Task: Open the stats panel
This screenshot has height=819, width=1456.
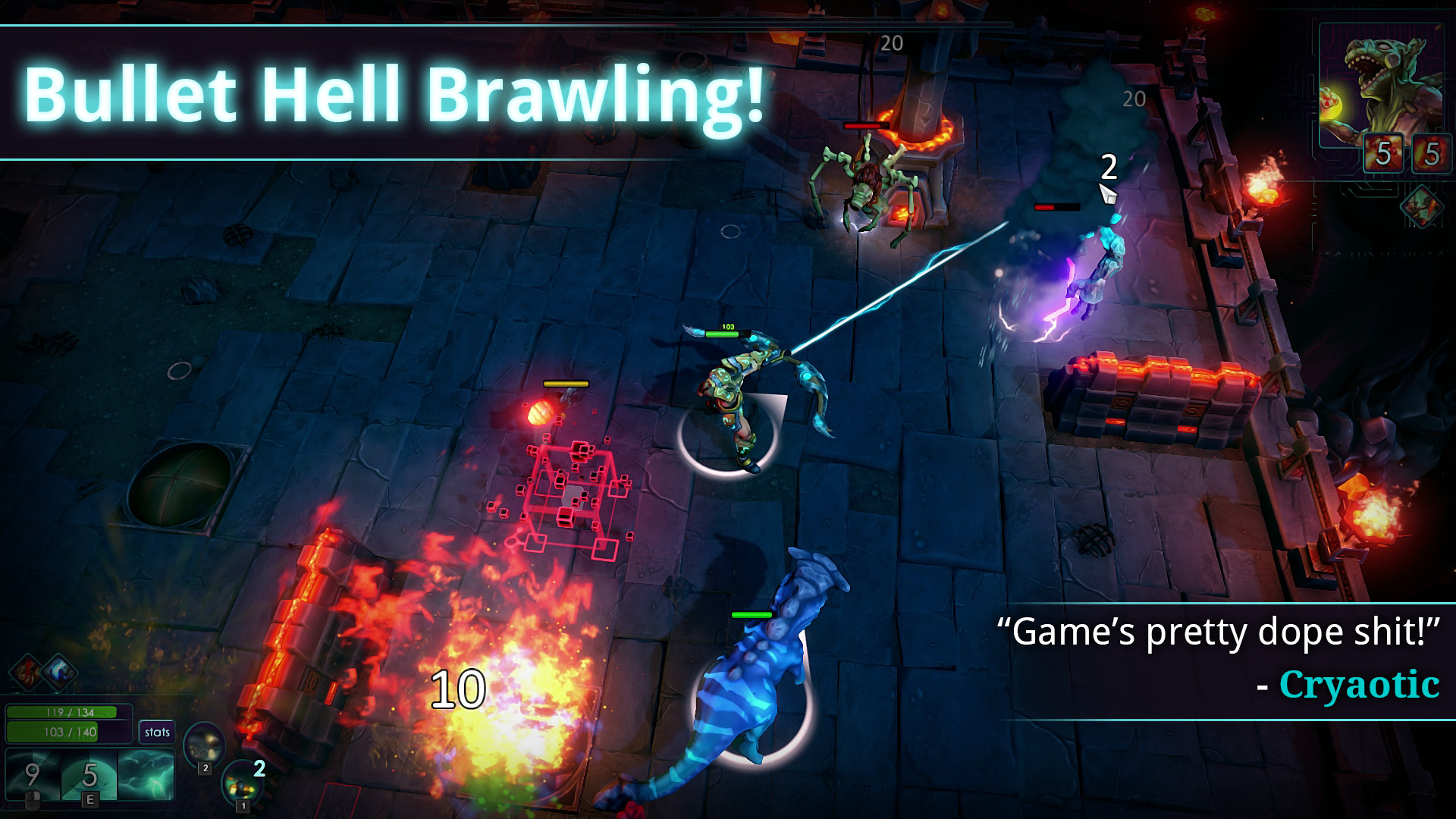Action: point(157,732)
